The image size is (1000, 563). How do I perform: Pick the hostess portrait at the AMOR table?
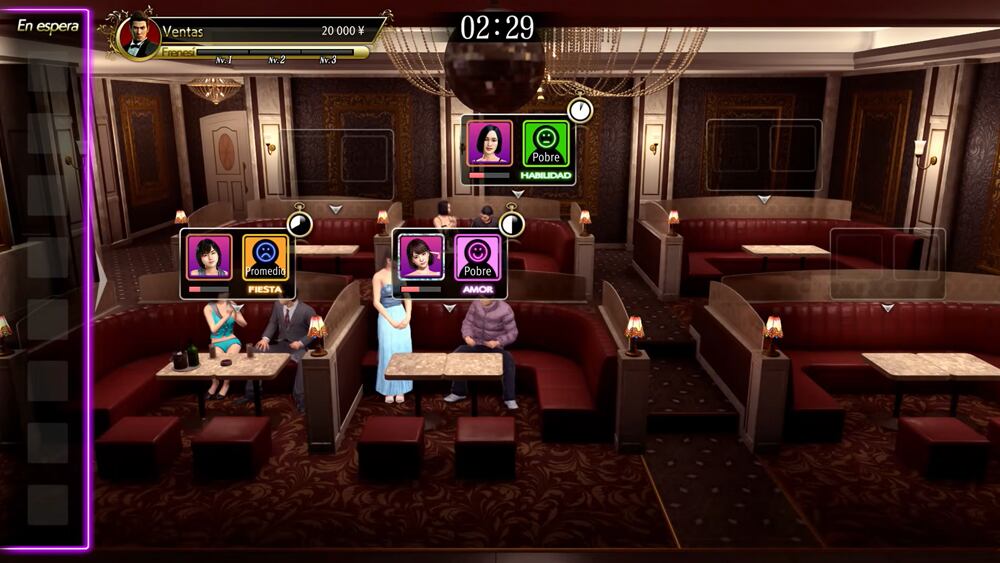pyautogui.click(x=422, y=257)
